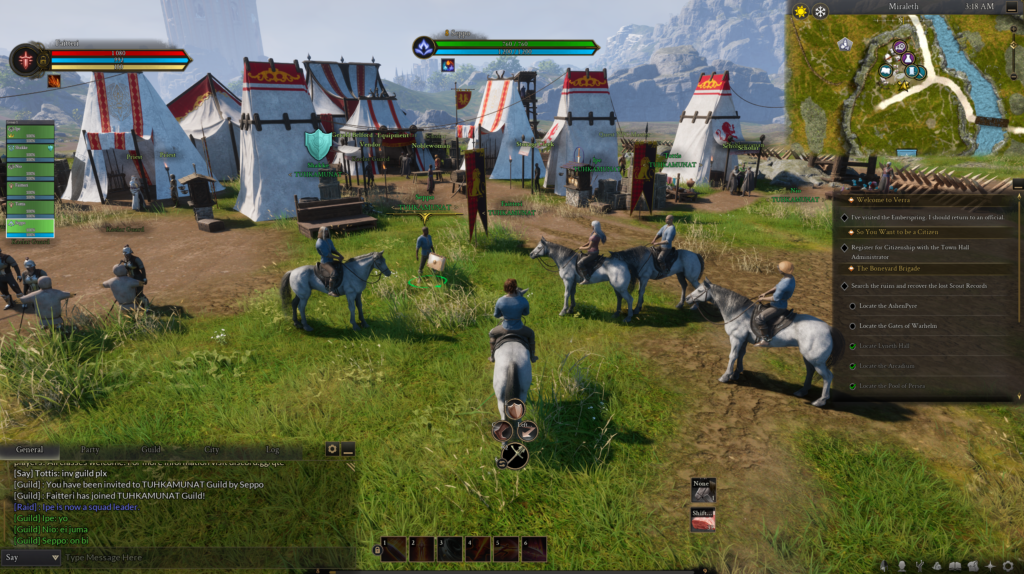Image resolution: width=1024 pixels, height=574 pixels.
Task: Open chat settings gear icon
Action: [333, 450]
